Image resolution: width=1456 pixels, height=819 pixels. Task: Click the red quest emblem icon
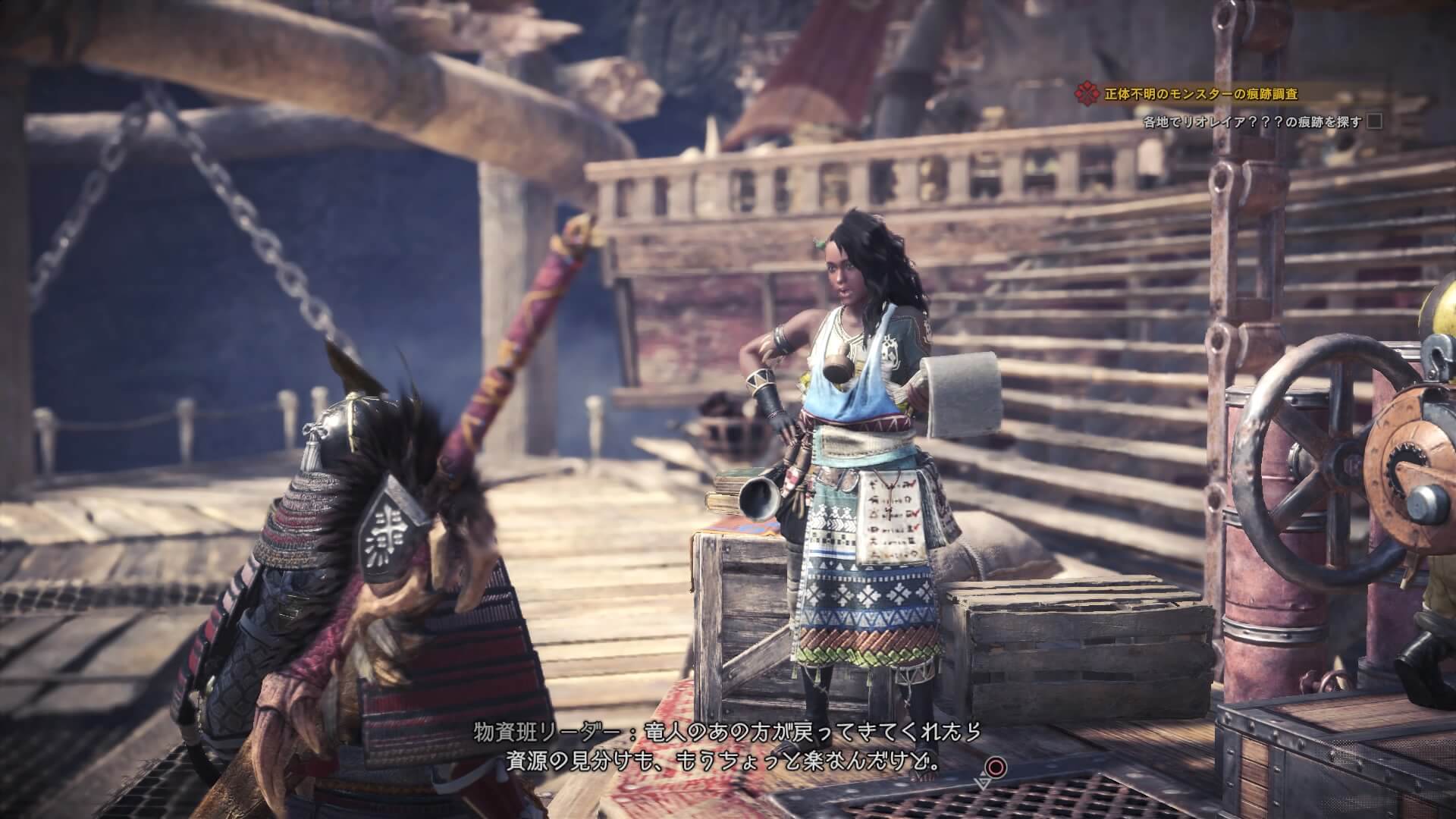click(x=1086, y=95)
